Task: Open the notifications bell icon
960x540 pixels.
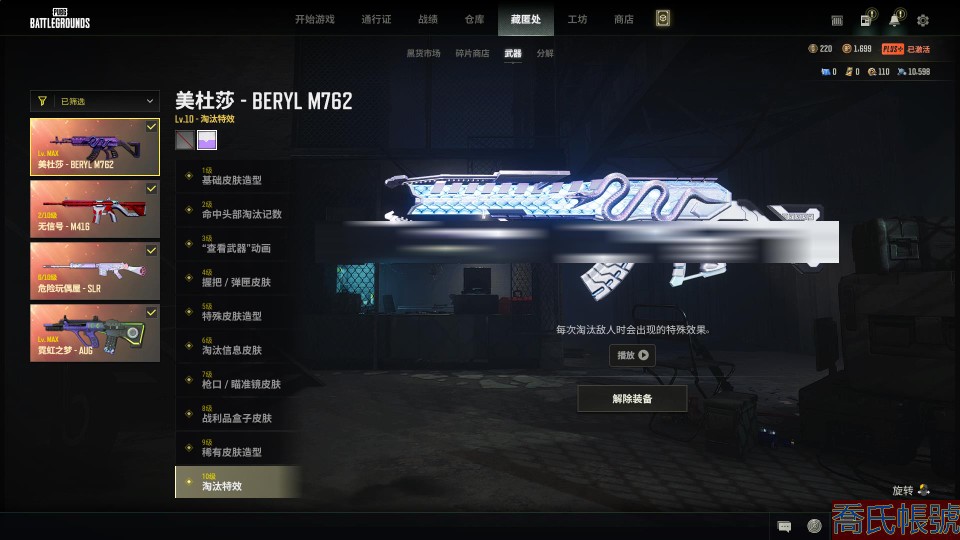Action: coord(894,20)
